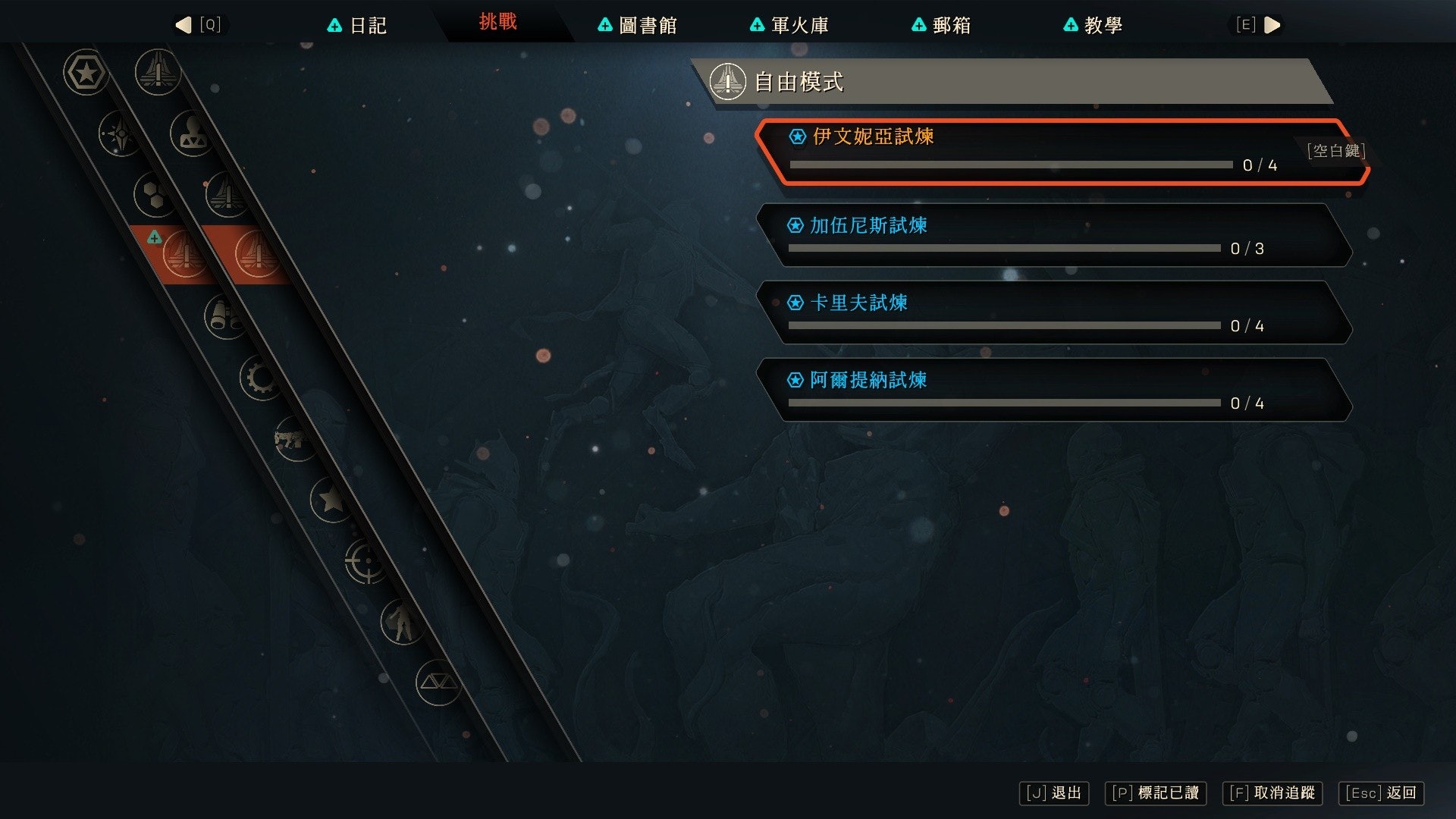Click the 挑戰 tab
Viewport: 1456px width, 819px height.
[497, 22]
